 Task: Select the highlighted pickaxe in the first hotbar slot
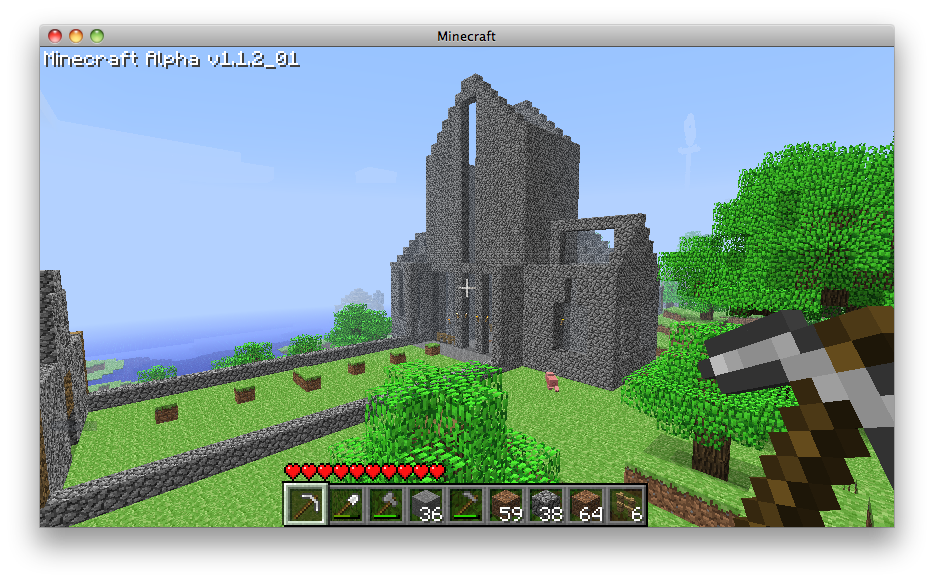[x=305, y=505]
